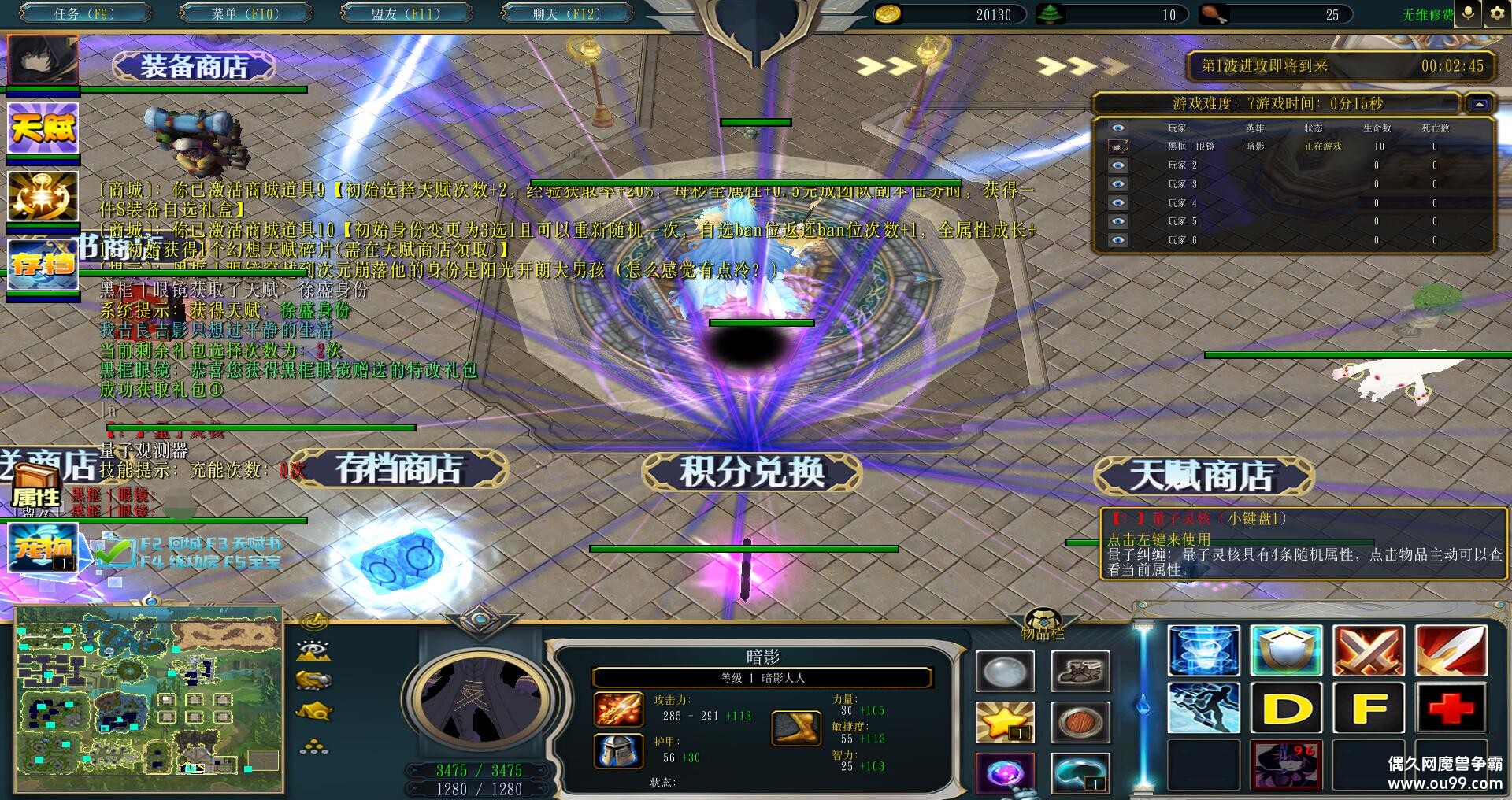Viewport: 1512px width, 800px height.
Task: Select the D ability icon
Action: coord(1285,706)
